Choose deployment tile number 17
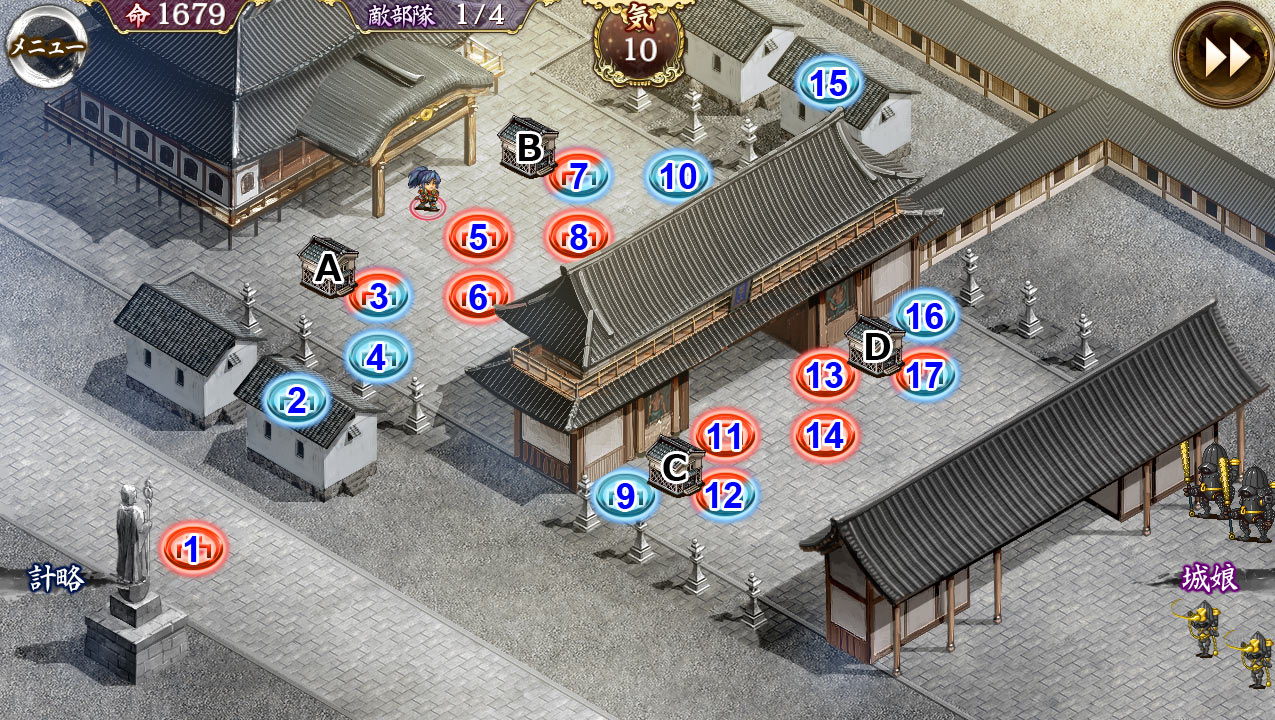 coord(925,376)
